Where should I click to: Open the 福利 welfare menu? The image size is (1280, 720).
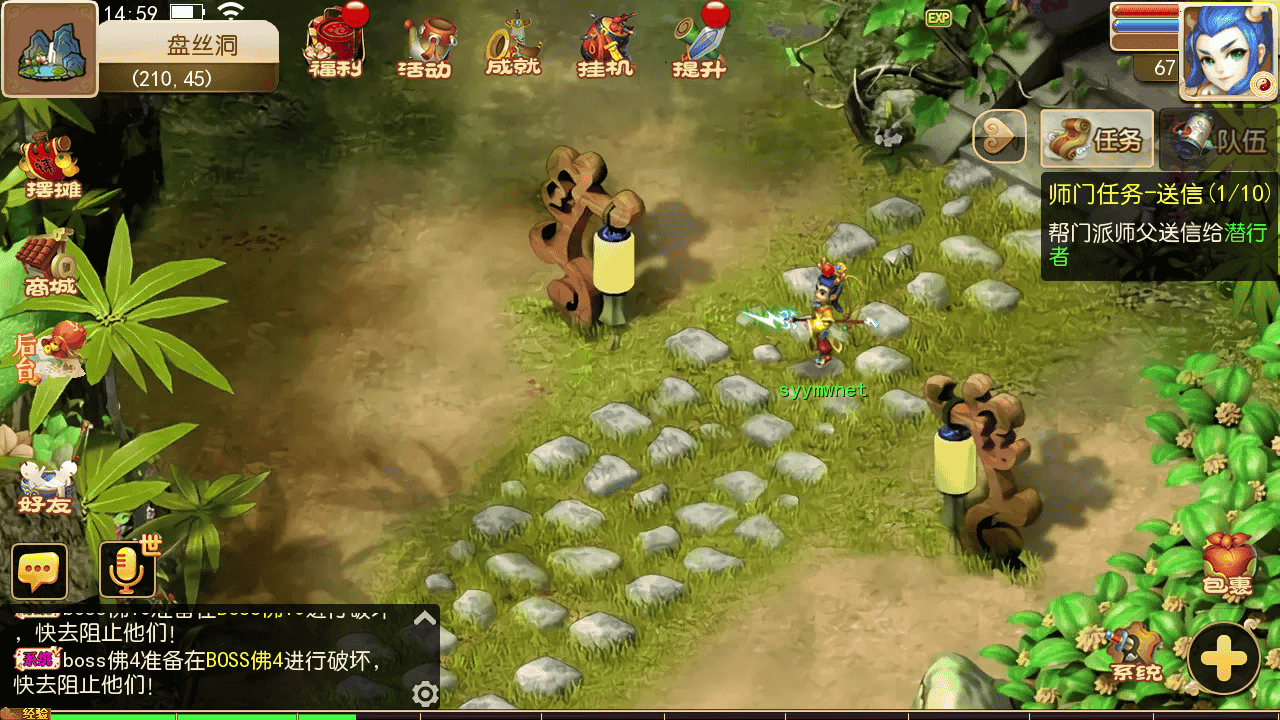click(335, 46)
